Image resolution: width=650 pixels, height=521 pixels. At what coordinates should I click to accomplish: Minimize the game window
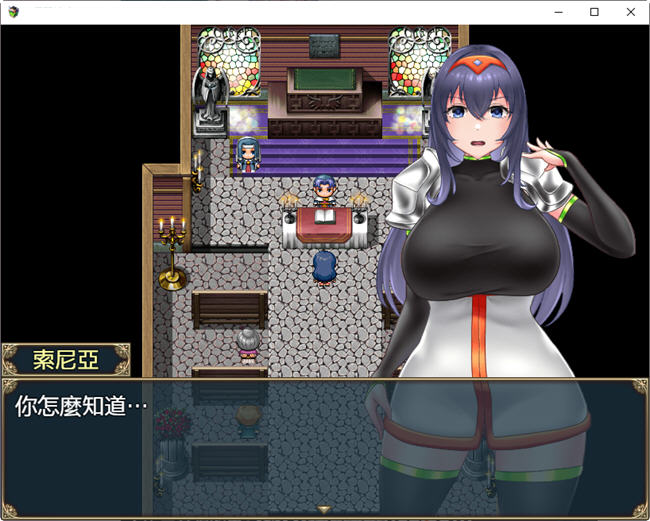pyautogui.click(x=559, y=12)
